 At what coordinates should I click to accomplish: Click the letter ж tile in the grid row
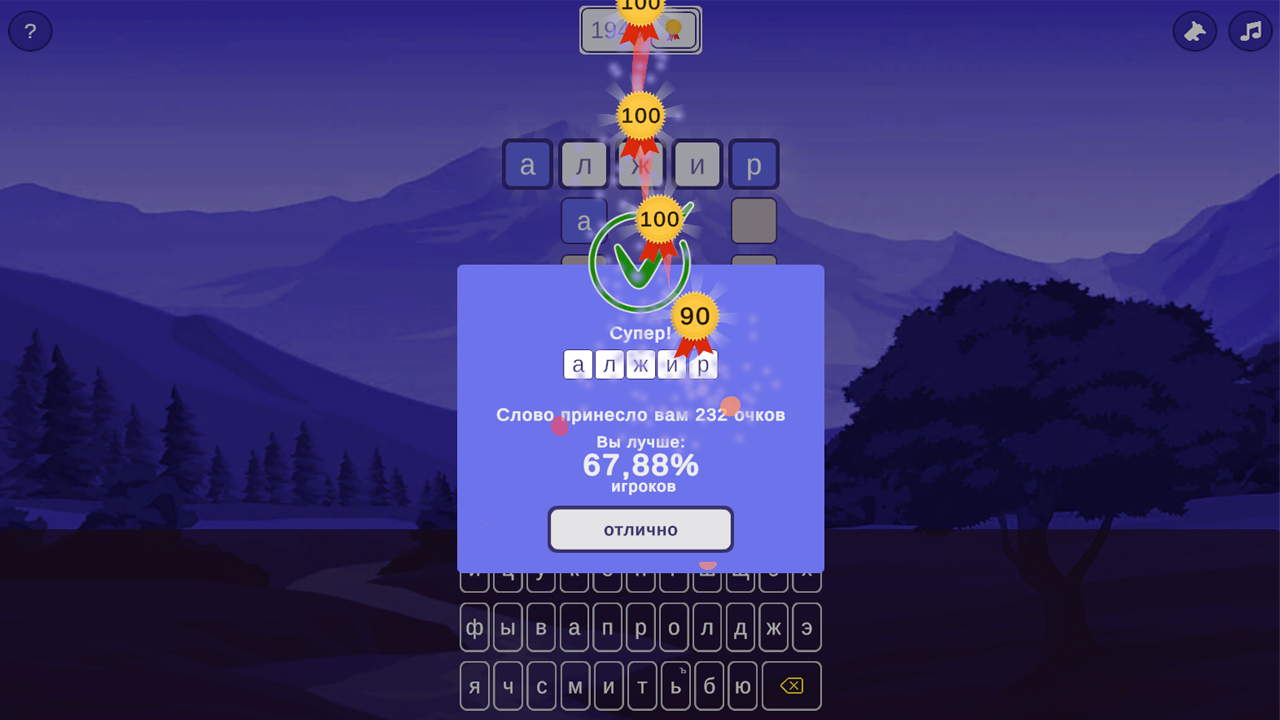point(641,165)
